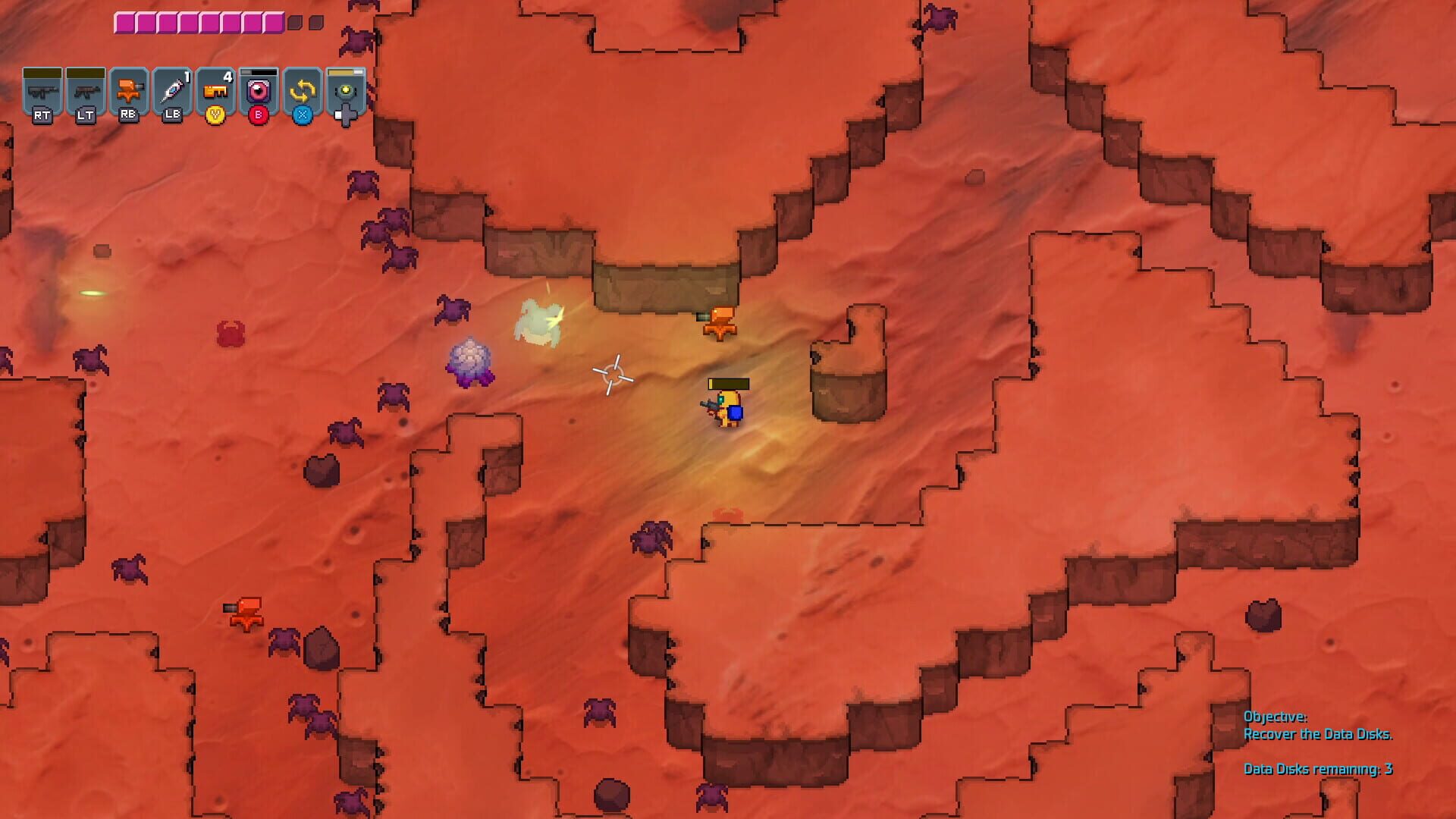Select the LT machine gun weapon slot
The height and width of the screenshot is (819, 1456).
tap(86, 89)
